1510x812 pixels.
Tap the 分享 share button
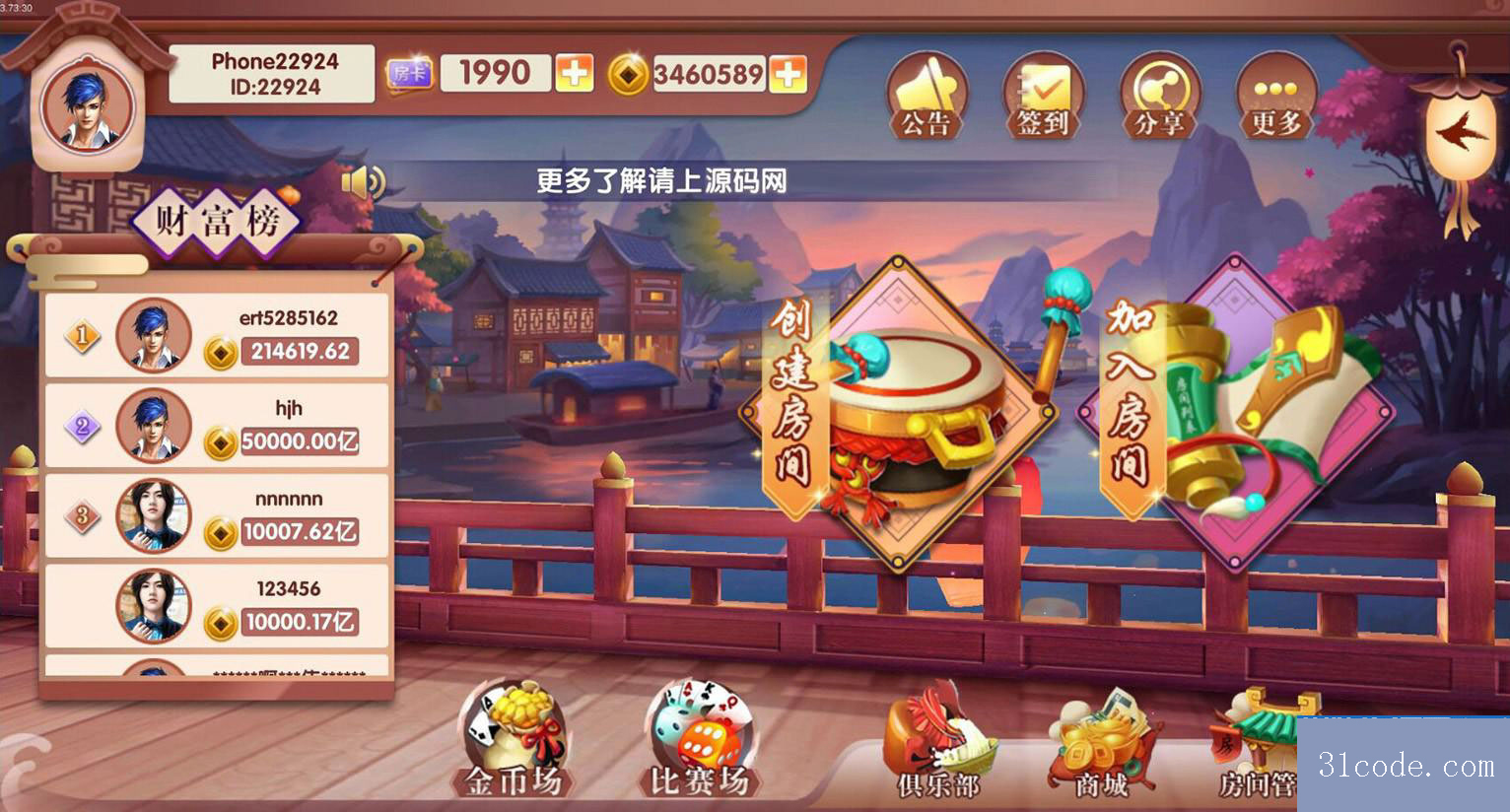pyautogui.click(x=1159, y=97)
